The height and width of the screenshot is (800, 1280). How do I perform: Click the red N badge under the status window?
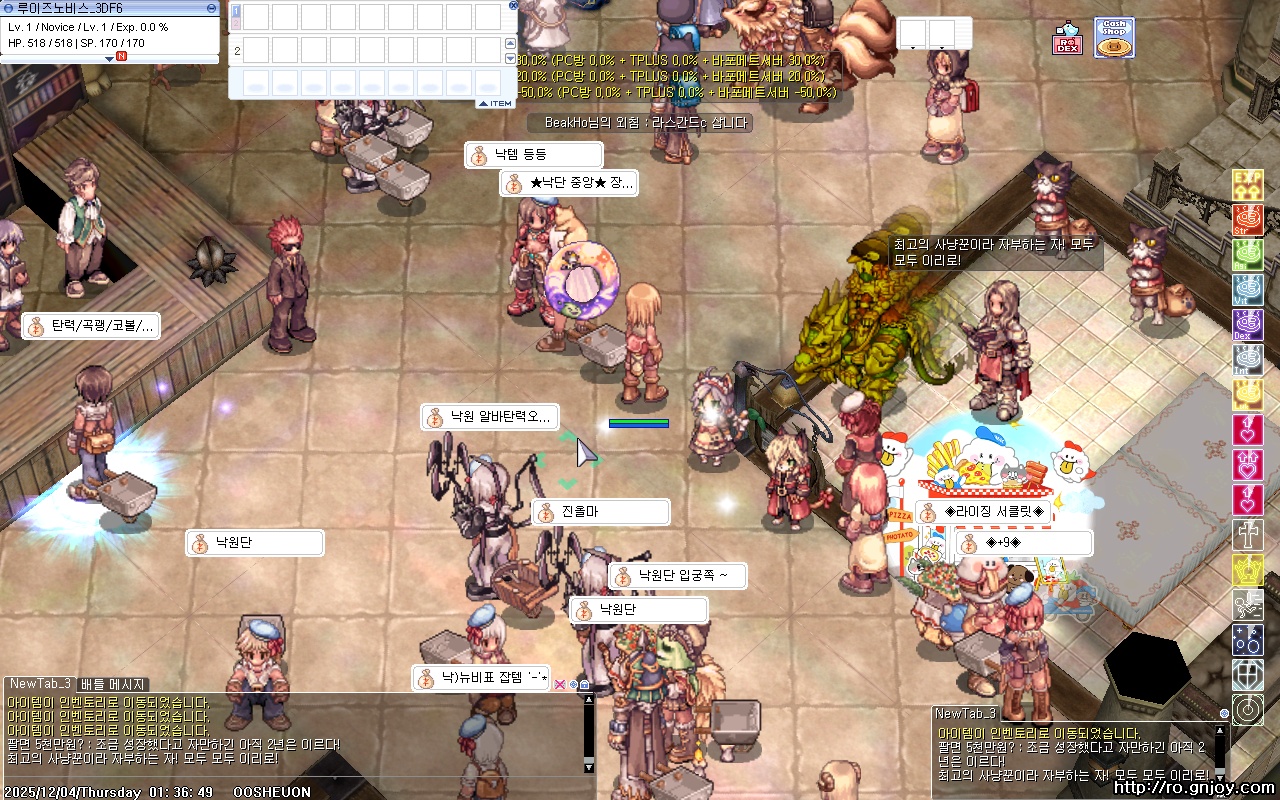(x=122, y=58)
